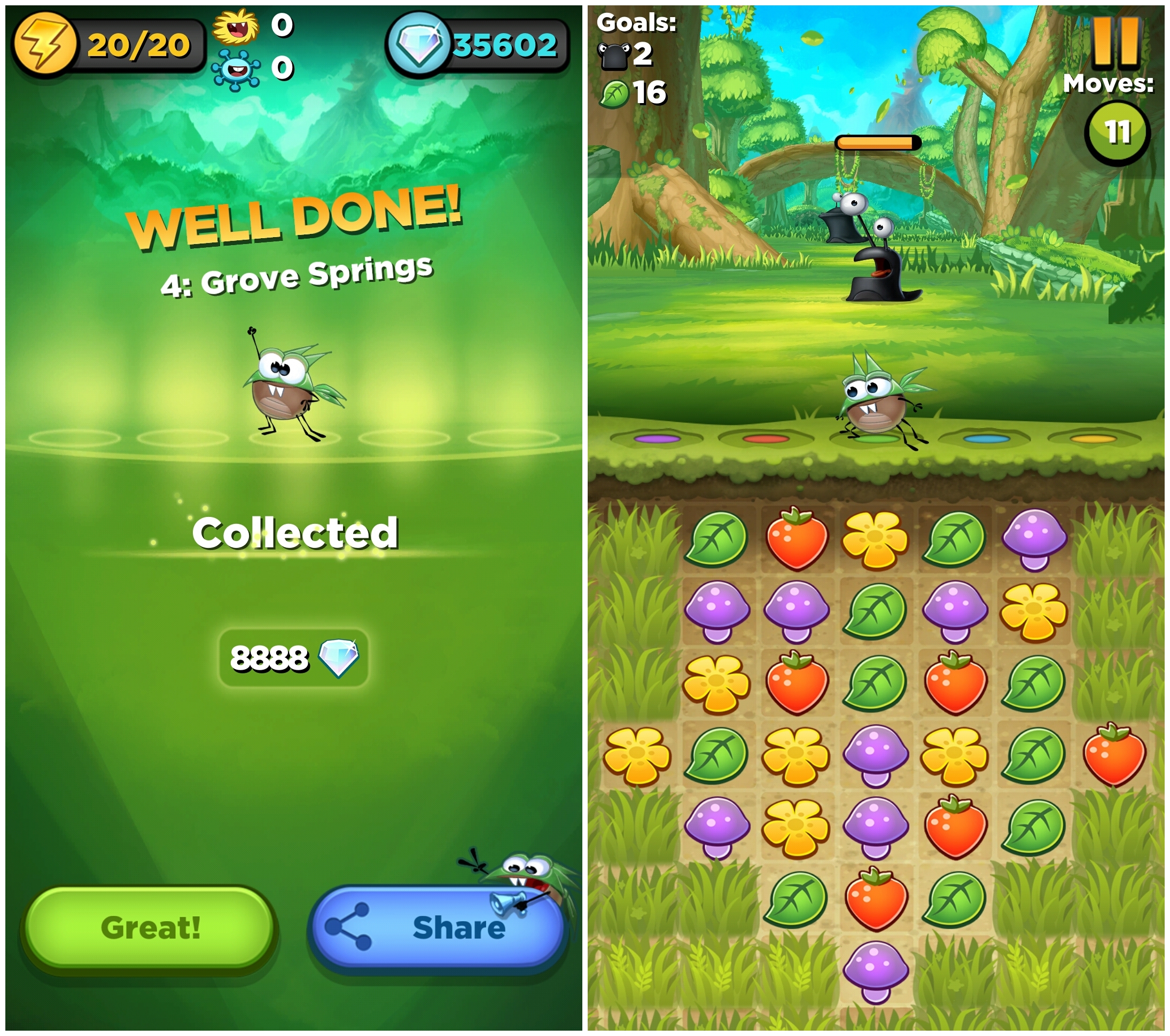Tap the lightning bolt energy icon

click(45, 45)
